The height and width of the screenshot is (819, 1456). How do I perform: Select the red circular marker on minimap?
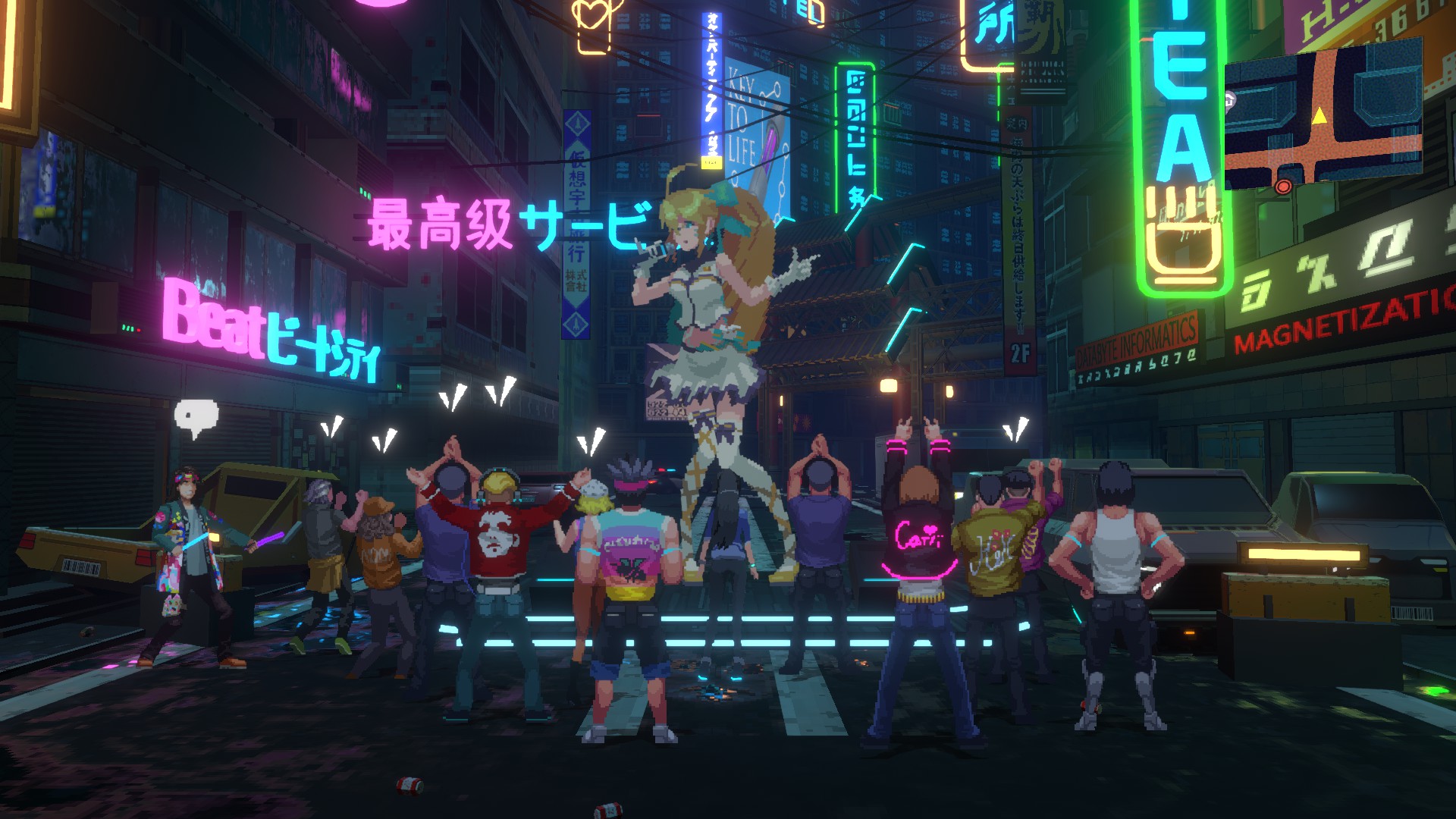pos(1283,186)
